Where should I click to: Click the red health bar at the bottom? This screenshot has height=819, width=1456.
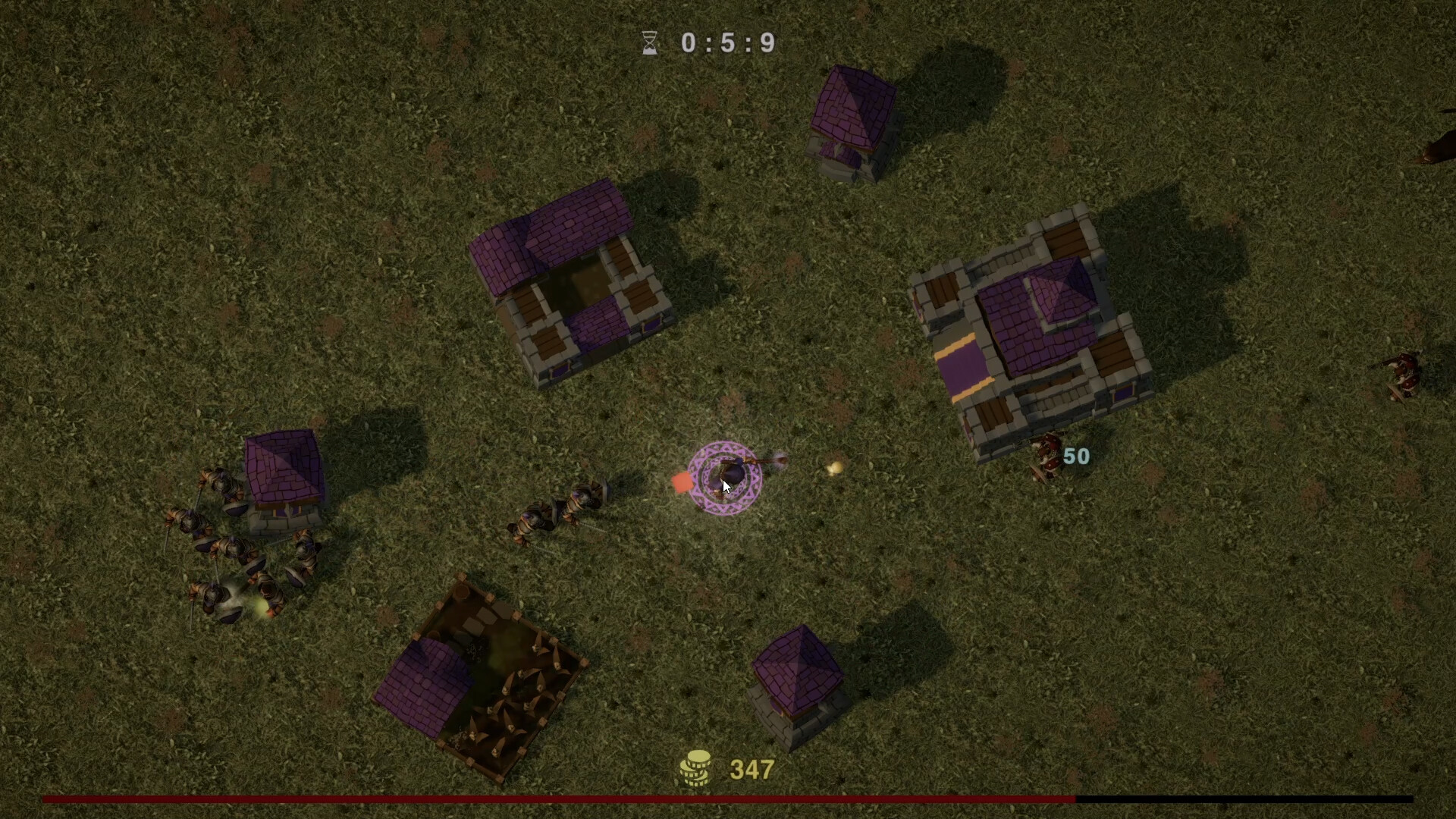pyautogui.click(x=531, y=799)
